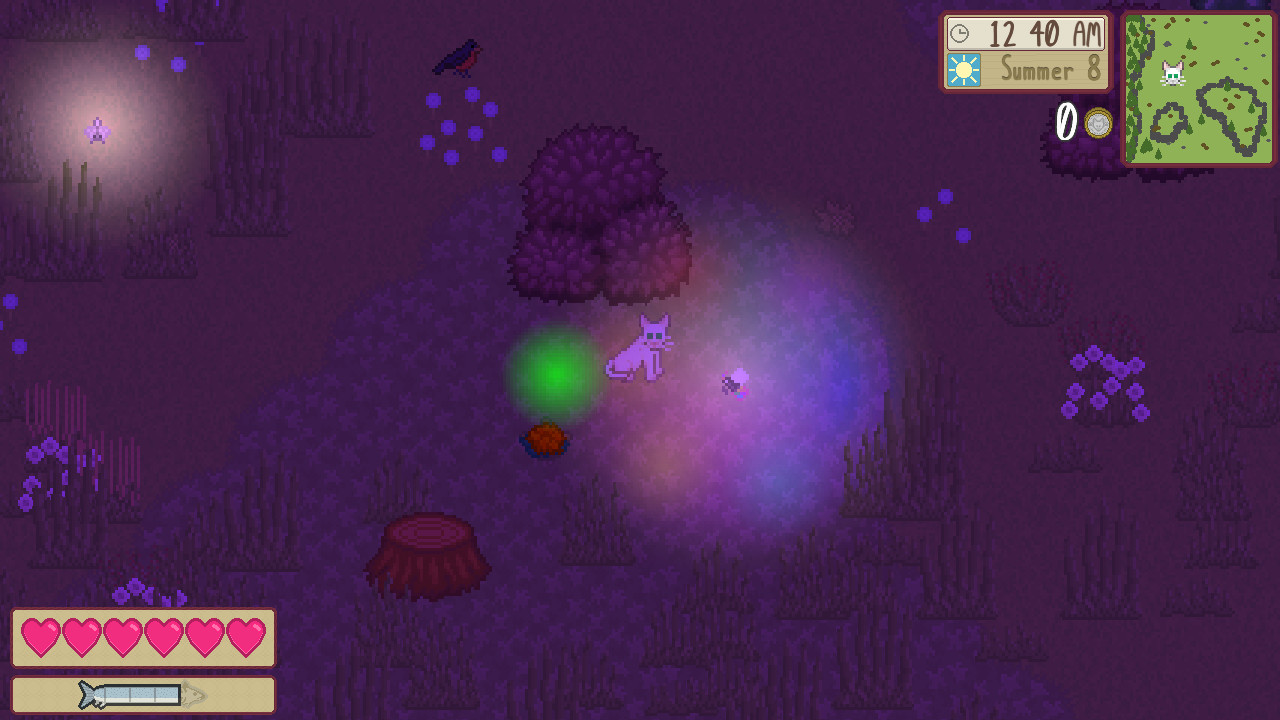Click the last heart in the health row
Viewport: 1280px width, 720px height.
tap(248, 637)
